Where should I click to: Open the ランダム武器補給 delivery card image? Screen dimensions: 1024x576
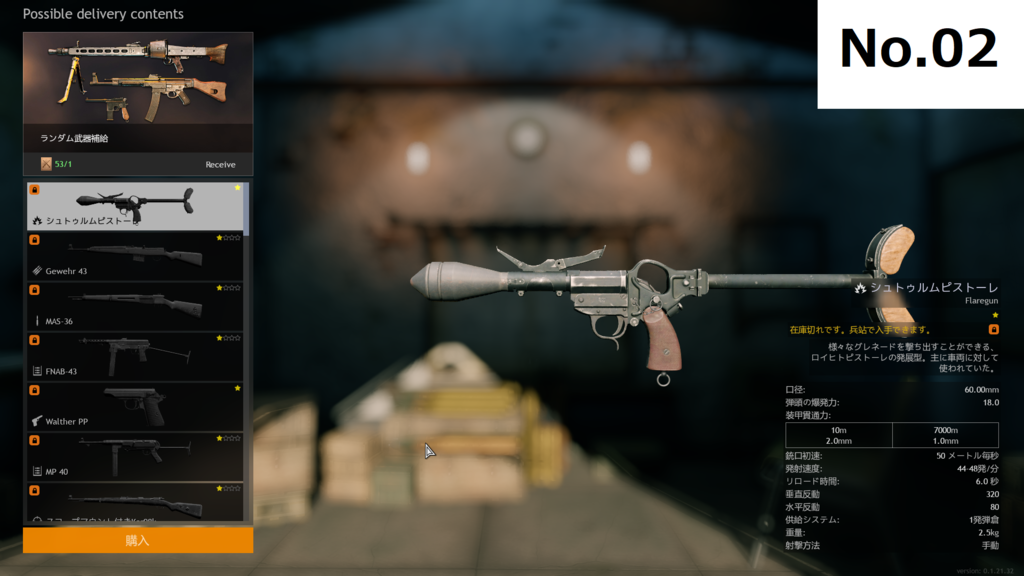(x=138, y=78)
